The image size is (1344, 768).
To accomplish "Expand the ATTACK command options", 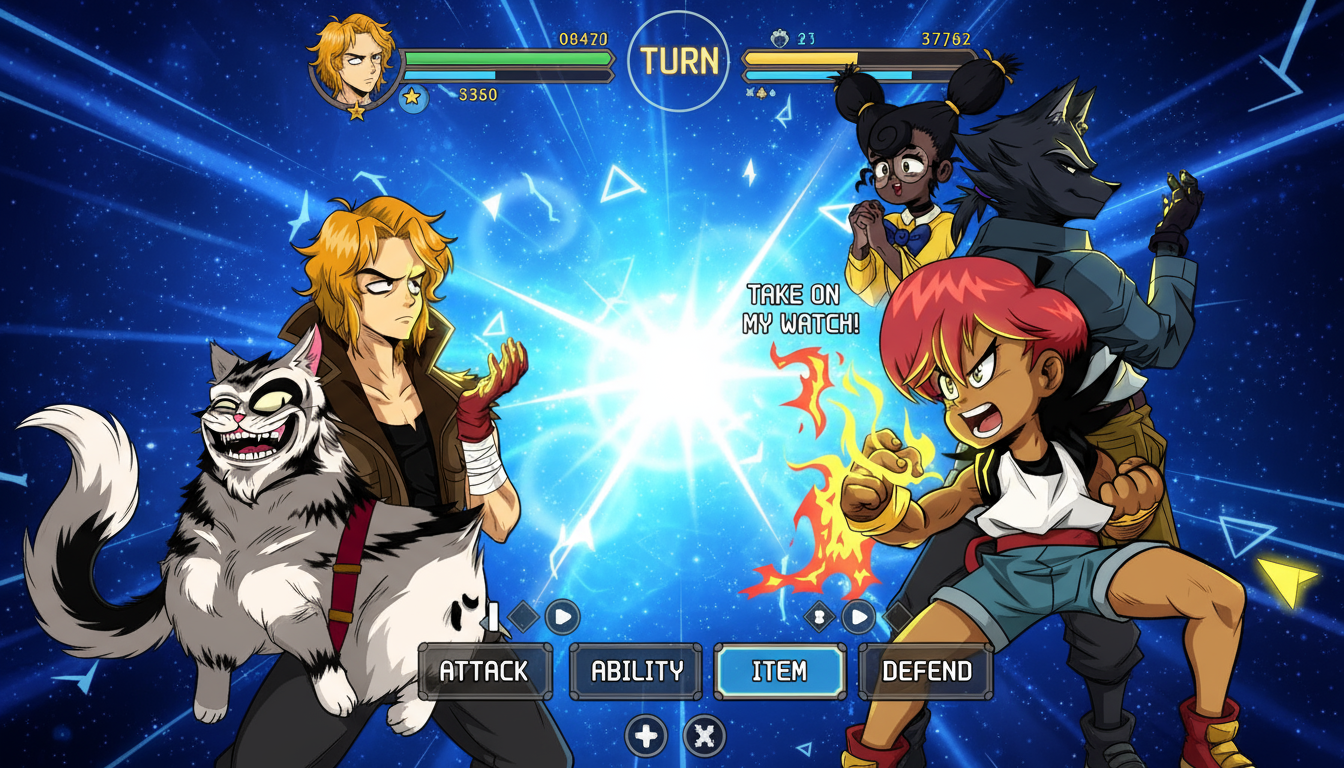I will click(x=487, y=672).
